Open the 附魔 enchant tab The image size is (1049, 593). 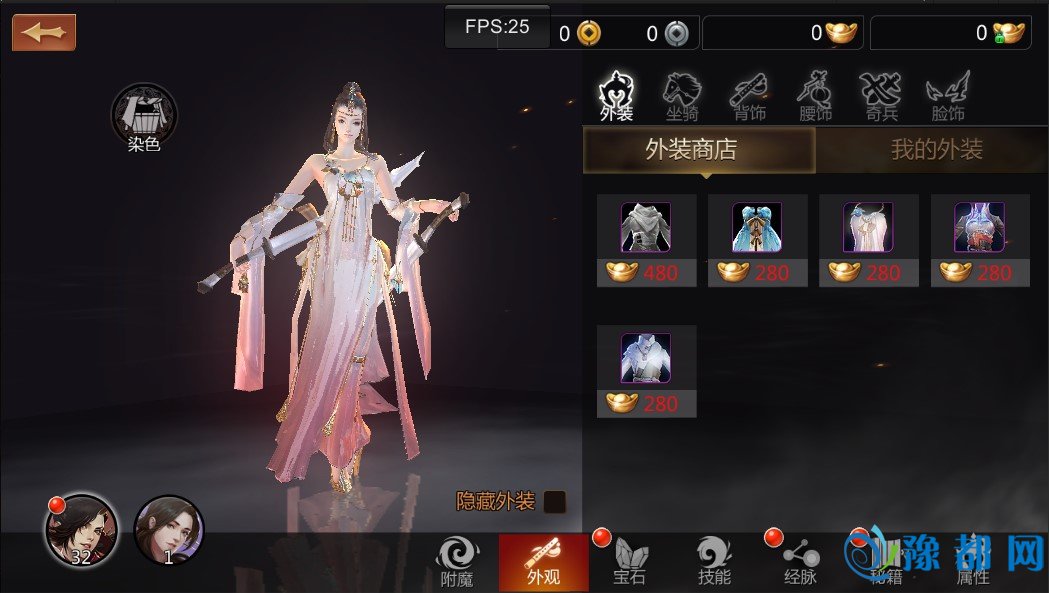[x=457, y=561]
